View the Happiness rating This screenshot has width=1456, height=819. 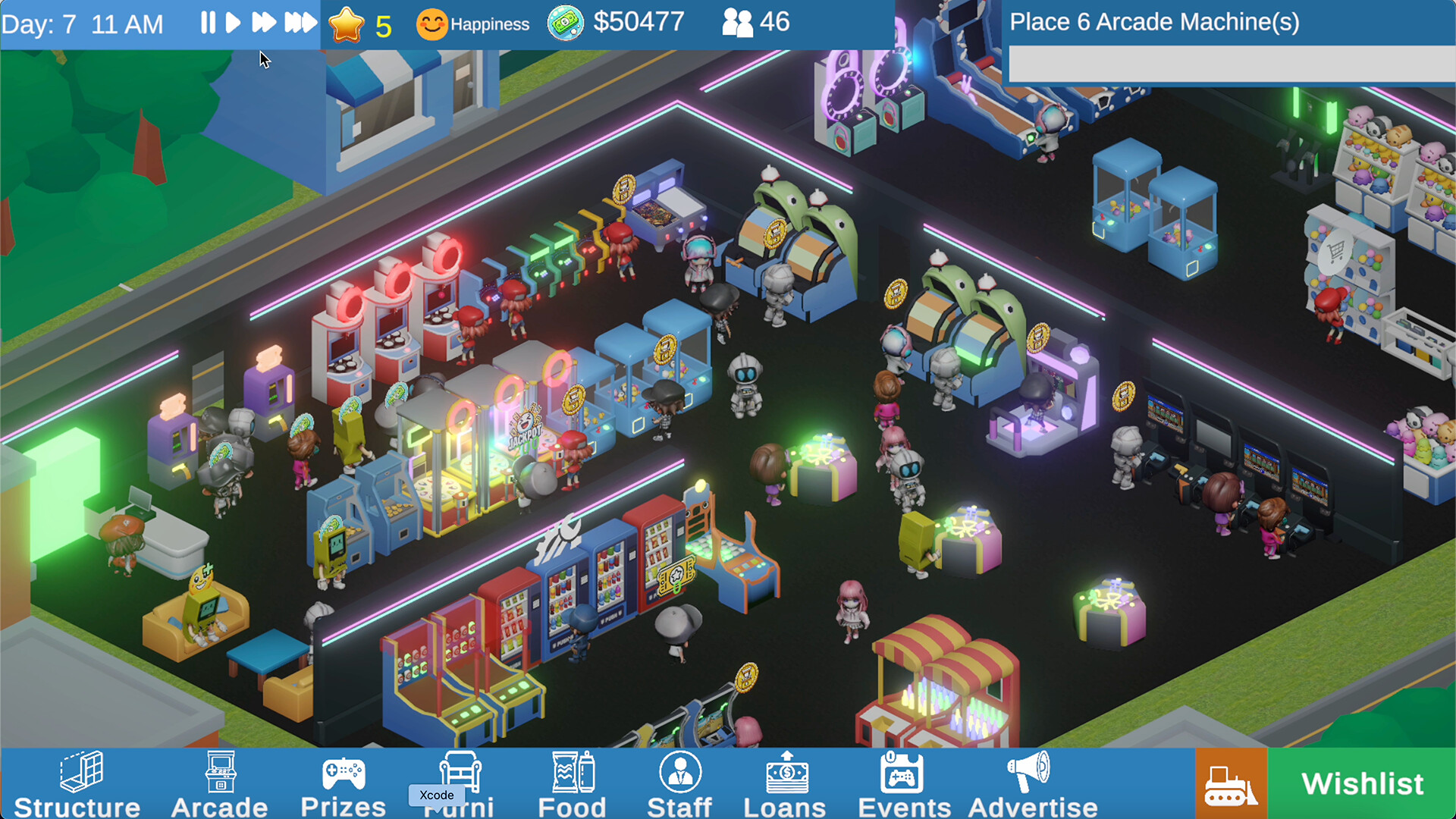pos(473,23)
